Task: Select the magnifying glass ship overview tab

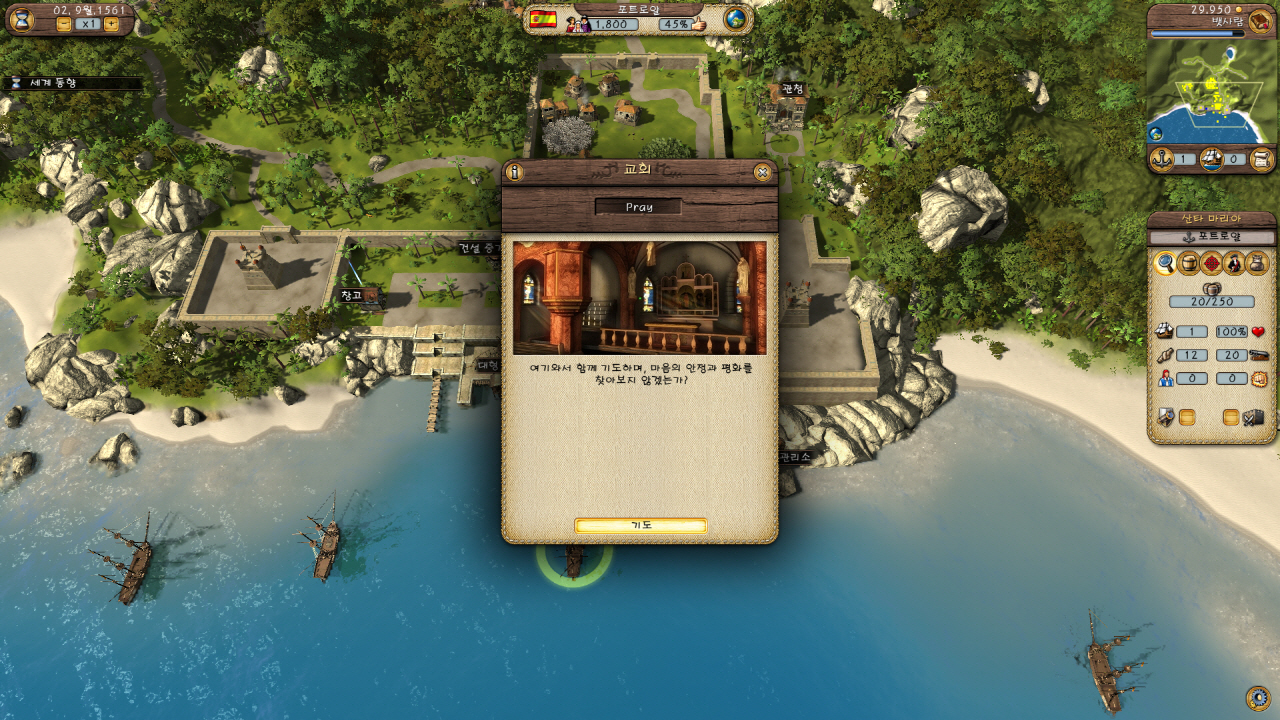Action: [1165, 263]
